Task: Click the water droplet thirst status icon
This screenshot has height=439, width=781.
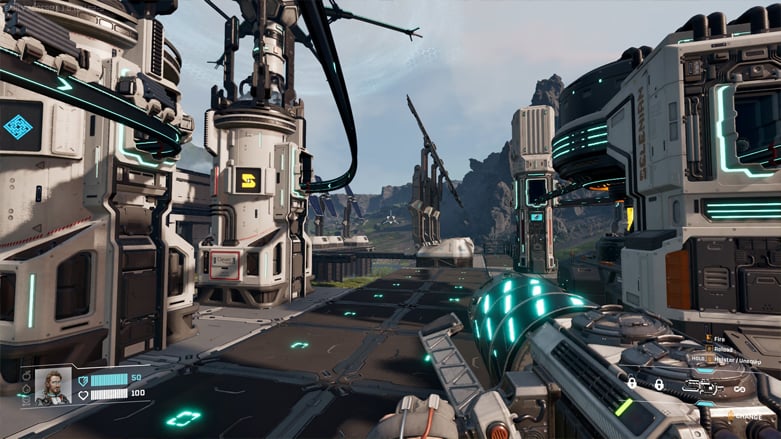Action: 26,388
